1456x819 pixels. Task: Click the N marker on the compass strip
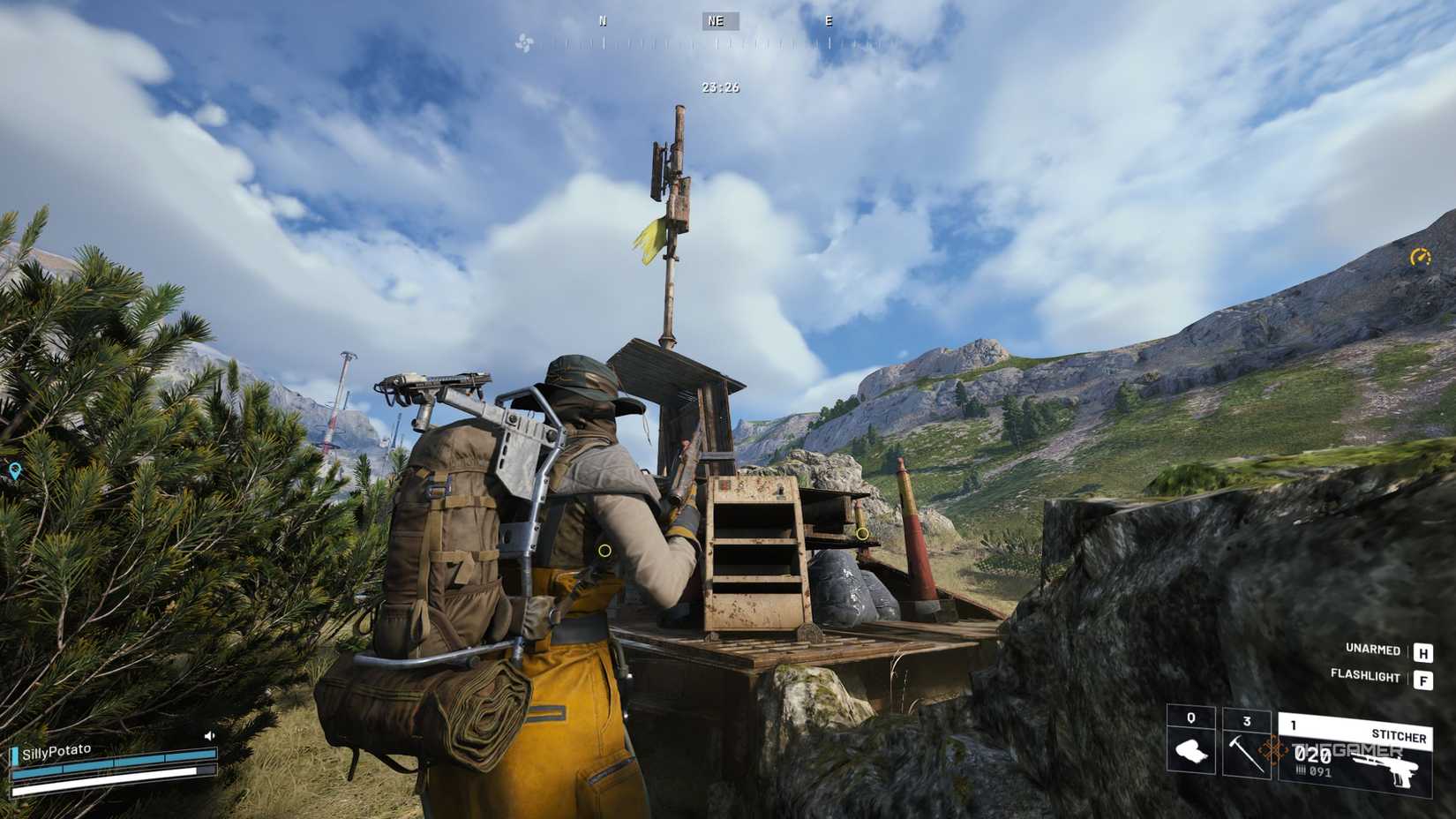coord(604,19)
